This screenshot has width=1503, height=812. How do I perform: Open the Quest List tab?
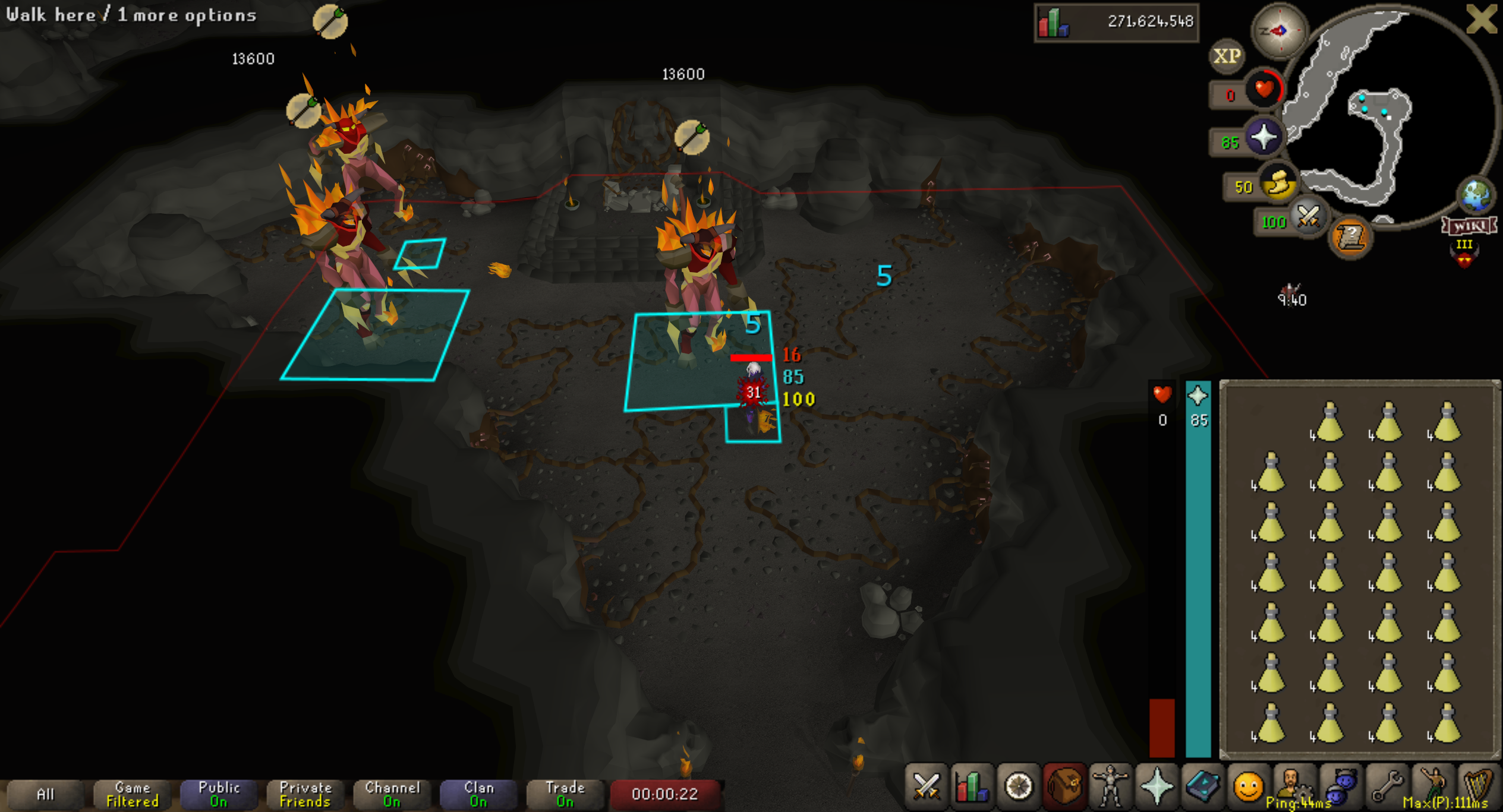coord(1018,786)
